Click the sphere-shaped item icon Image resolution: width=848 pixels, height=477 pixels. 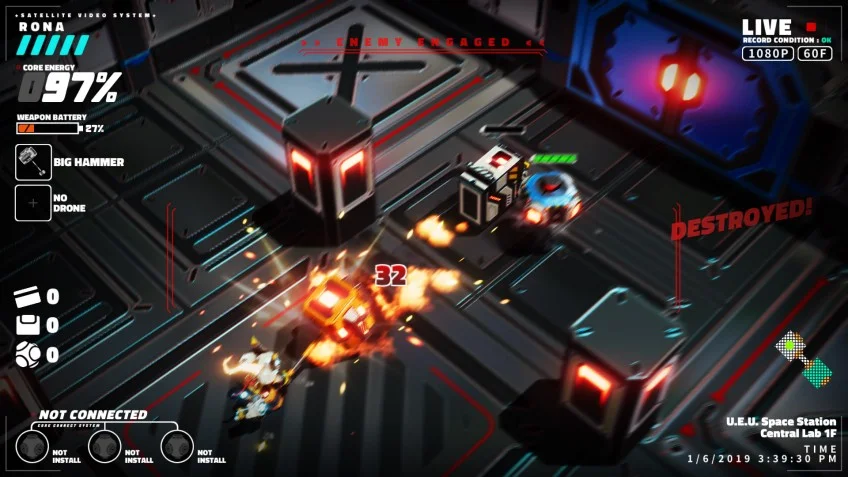click(27, 353)
